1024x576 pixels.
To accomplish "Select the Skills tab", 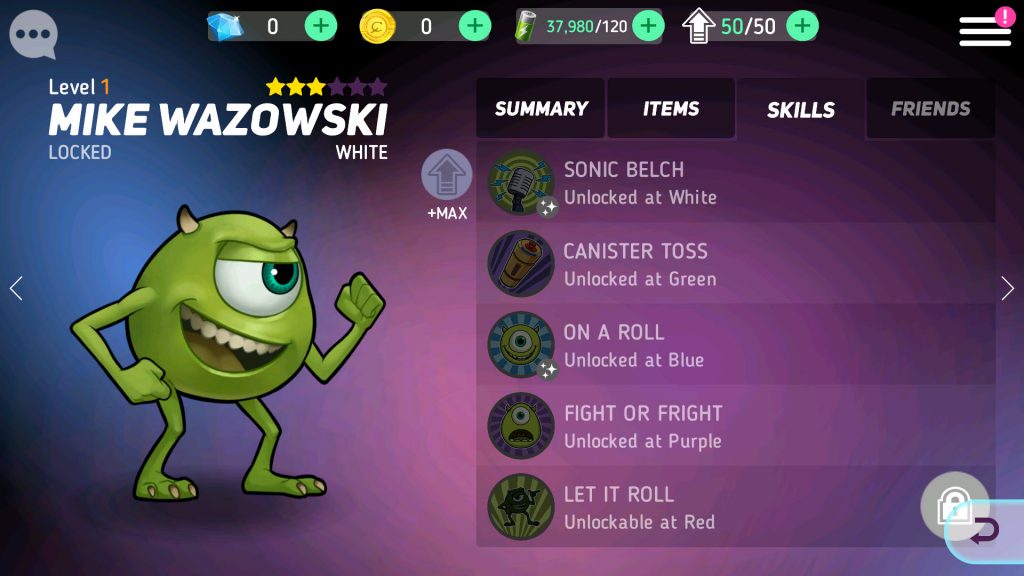I will (x=800, y=110).
